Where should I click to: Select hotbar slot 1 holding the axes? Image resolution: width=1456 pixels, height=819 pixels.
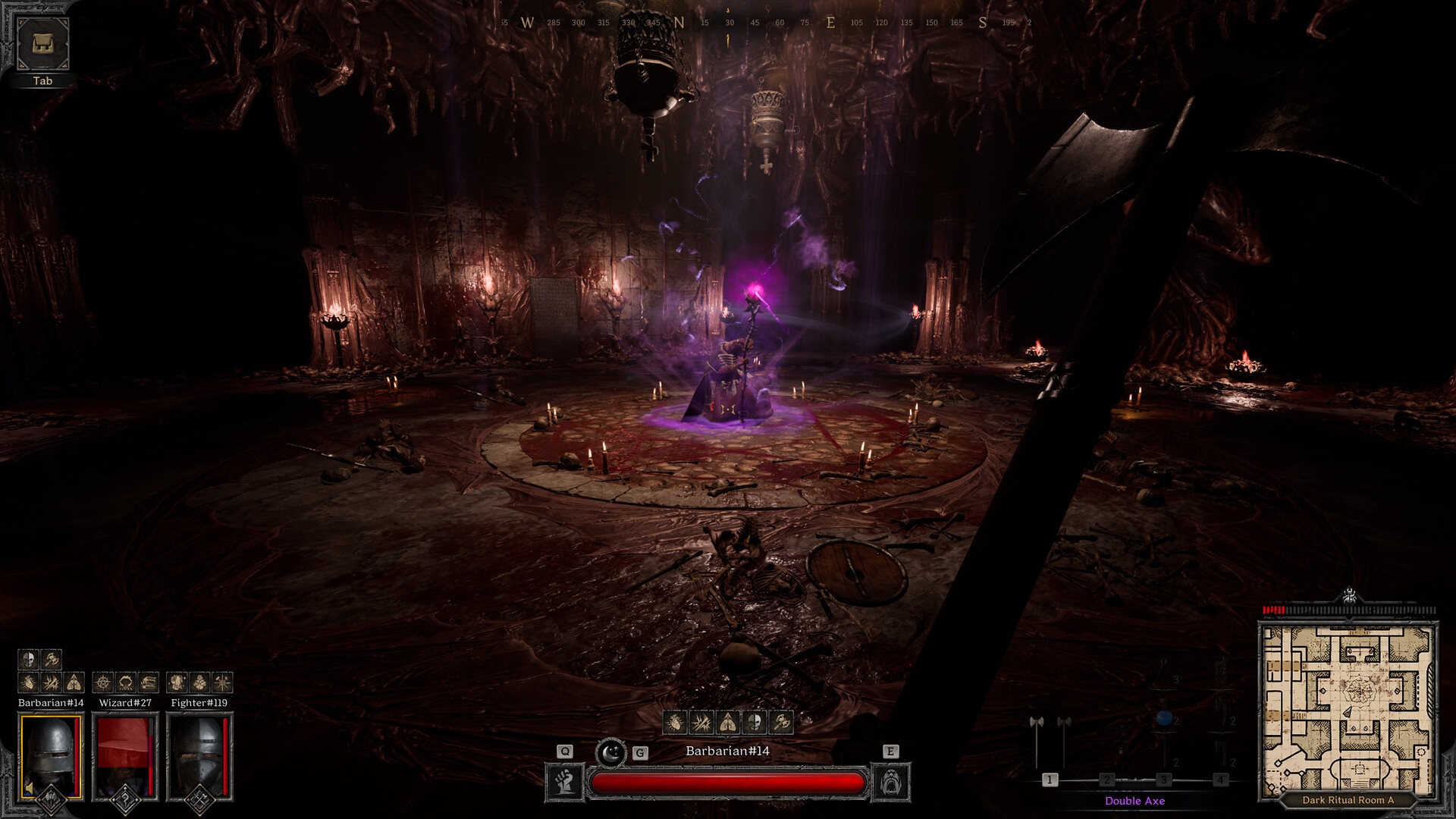pyautogui.click(x=1050, y=778)
